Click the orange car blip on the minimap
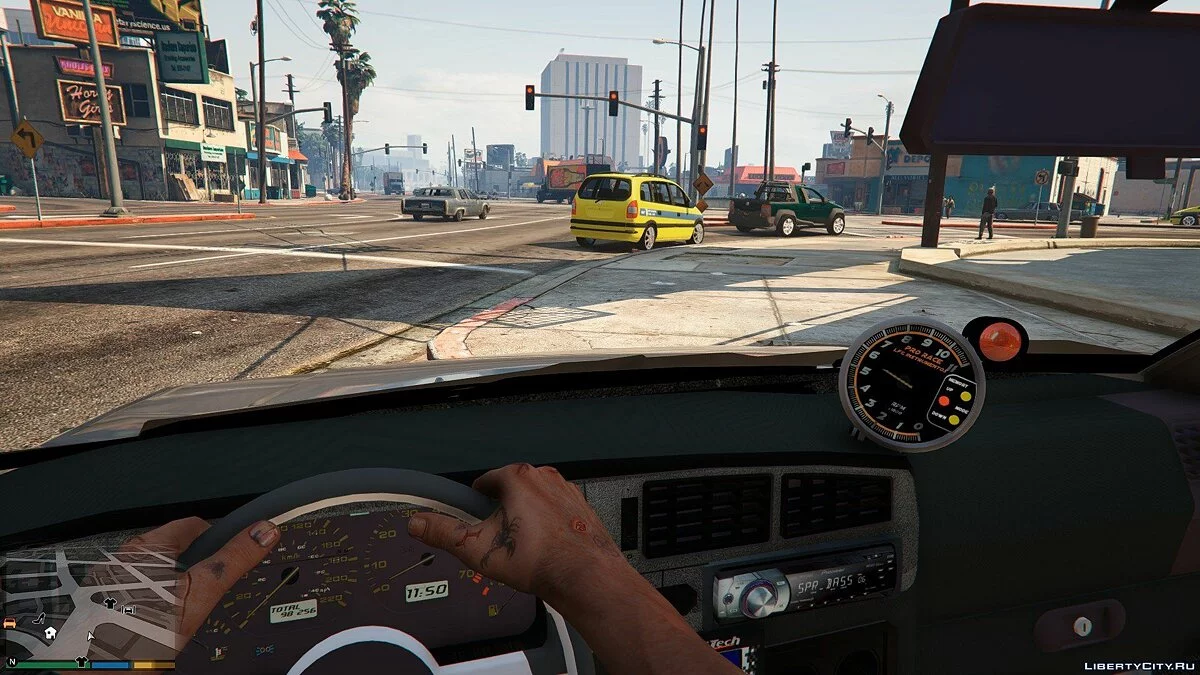Image resolution: width=1200 pixels, height=675 pixels. [11, 622]
